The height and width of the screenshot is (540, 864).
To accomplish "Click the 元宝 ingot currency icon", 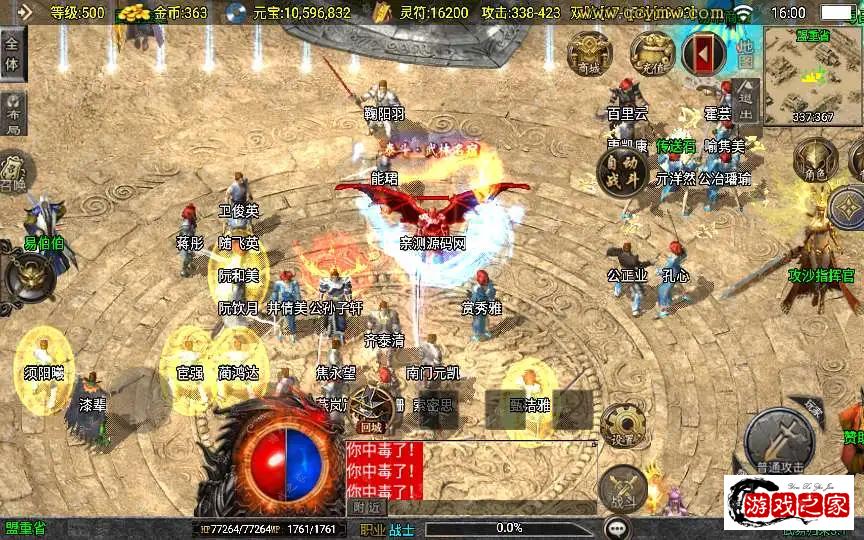I will point(236,13).
